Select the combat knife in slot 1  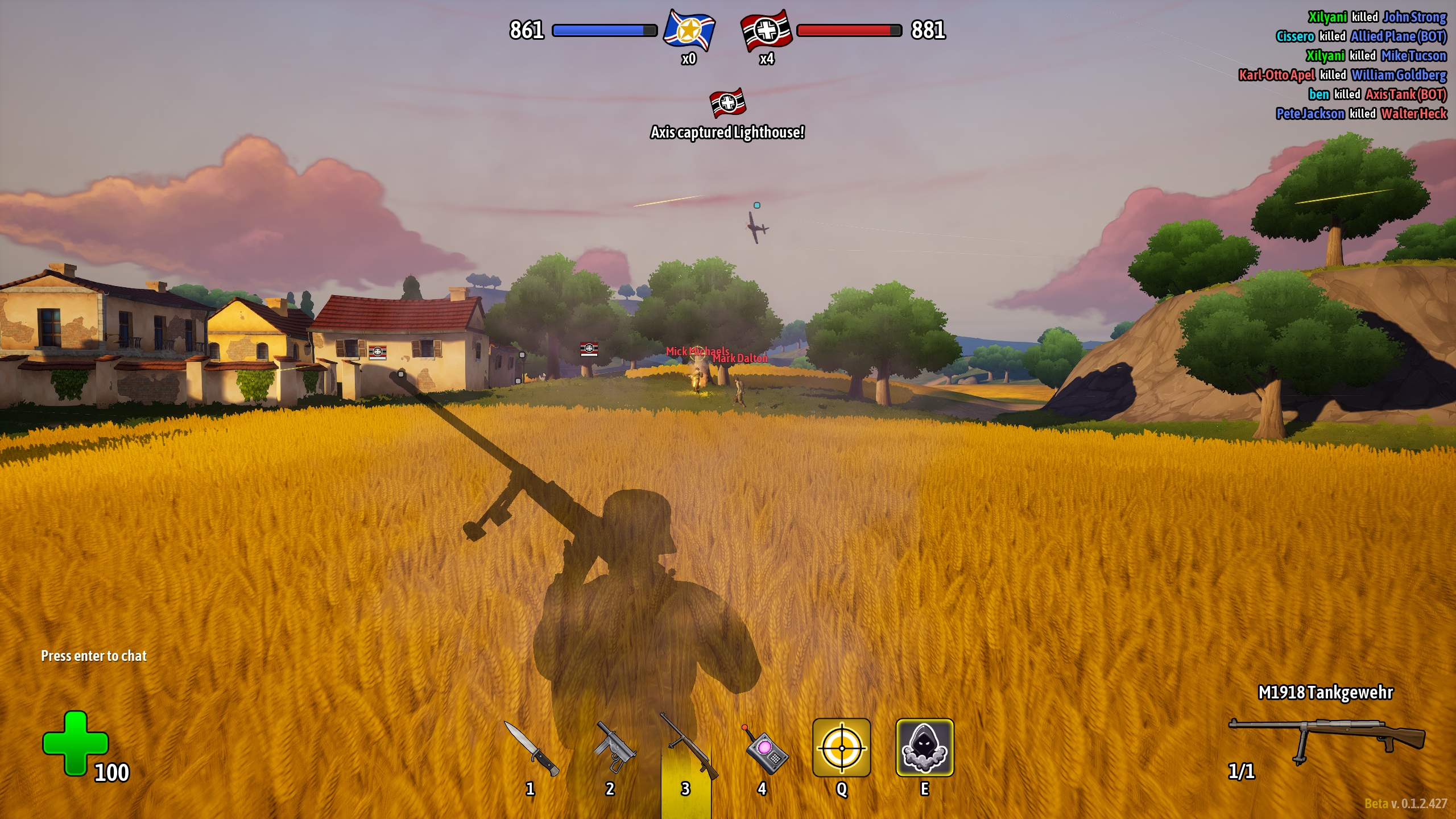pyautogui.click(x=531, y=748)
